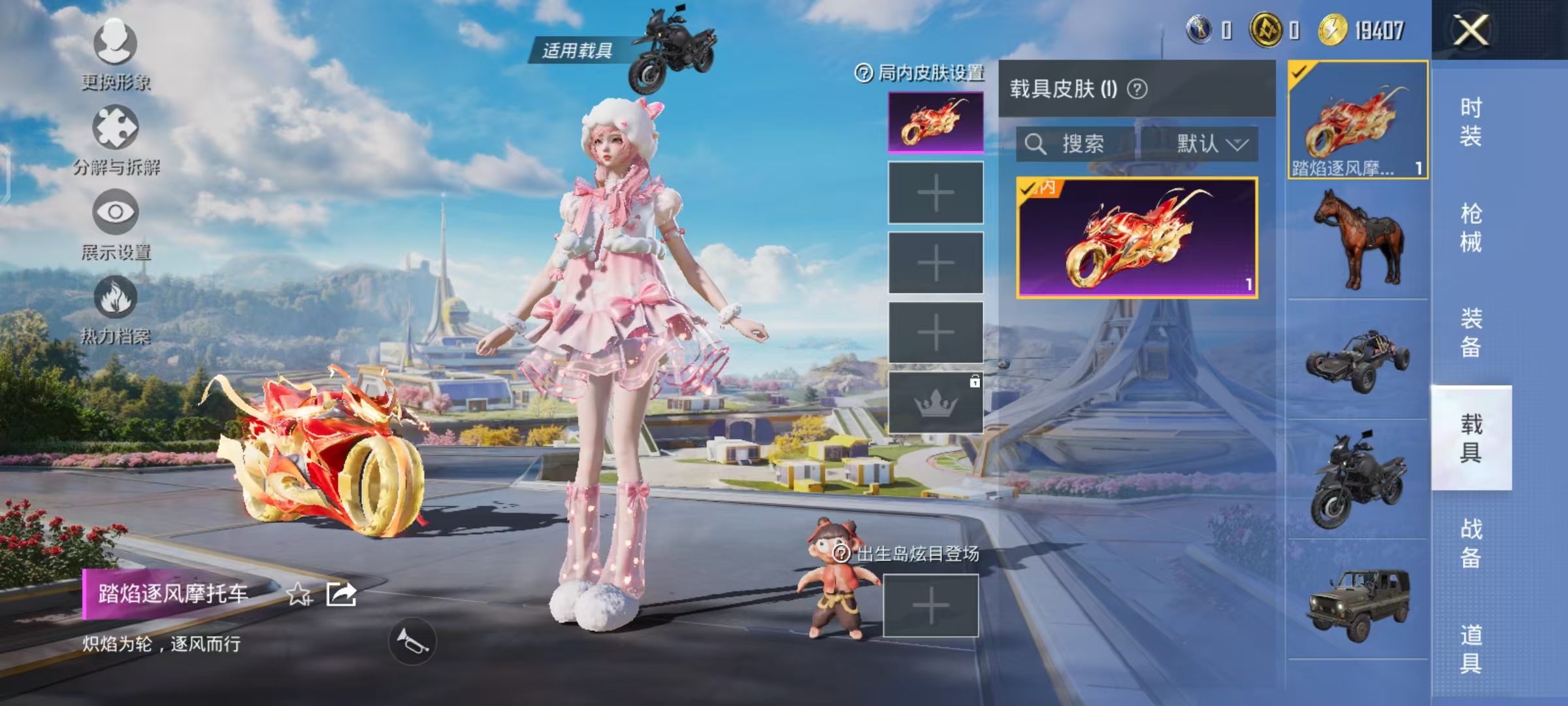Select the 分解与拆解 dismantle icon
Viewport: 1568px width, 706px height.
(115, 127)
